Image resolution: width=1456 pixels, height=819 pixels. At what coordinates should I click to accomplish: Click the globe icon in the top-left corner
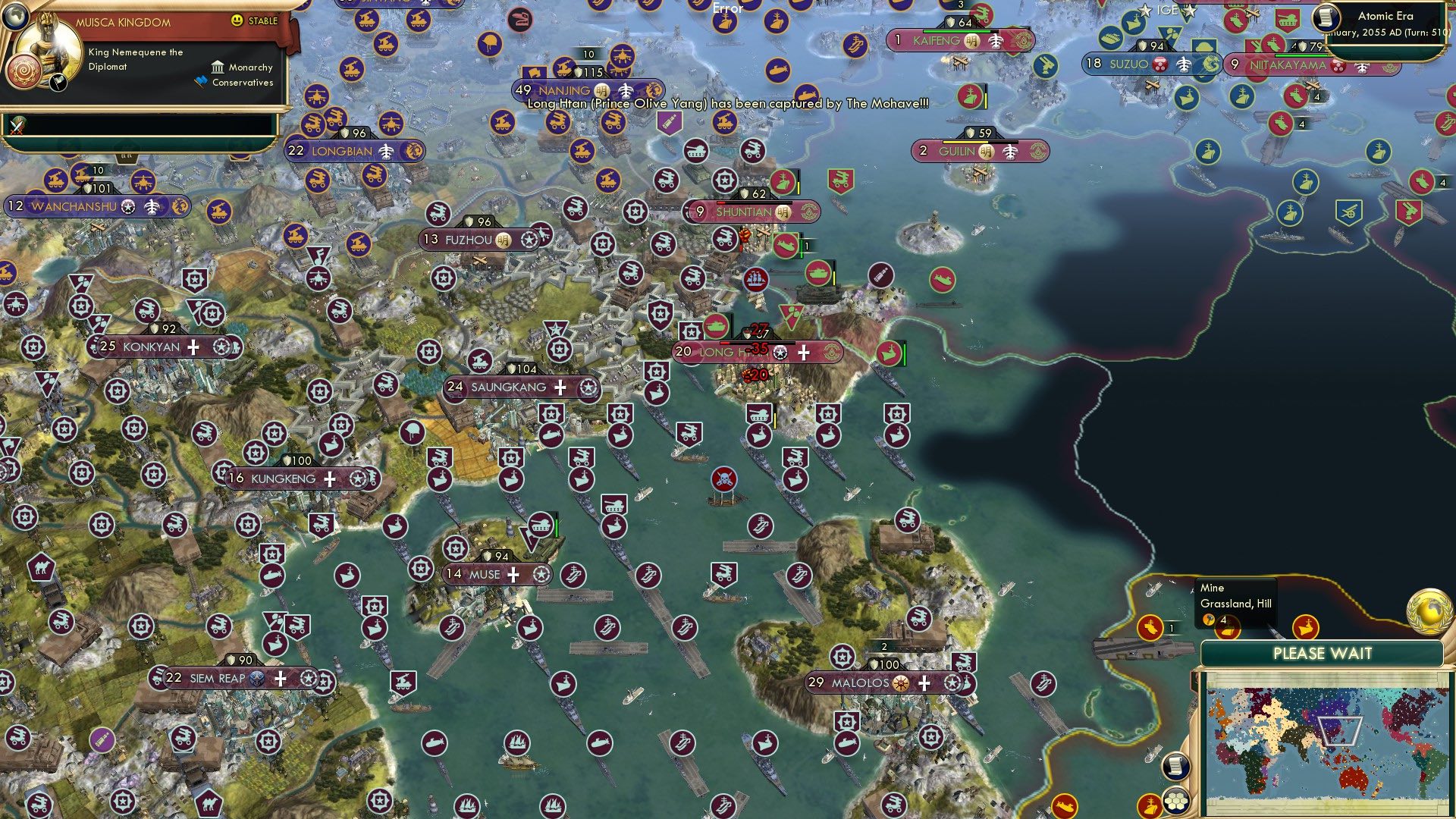pos(15,19)
